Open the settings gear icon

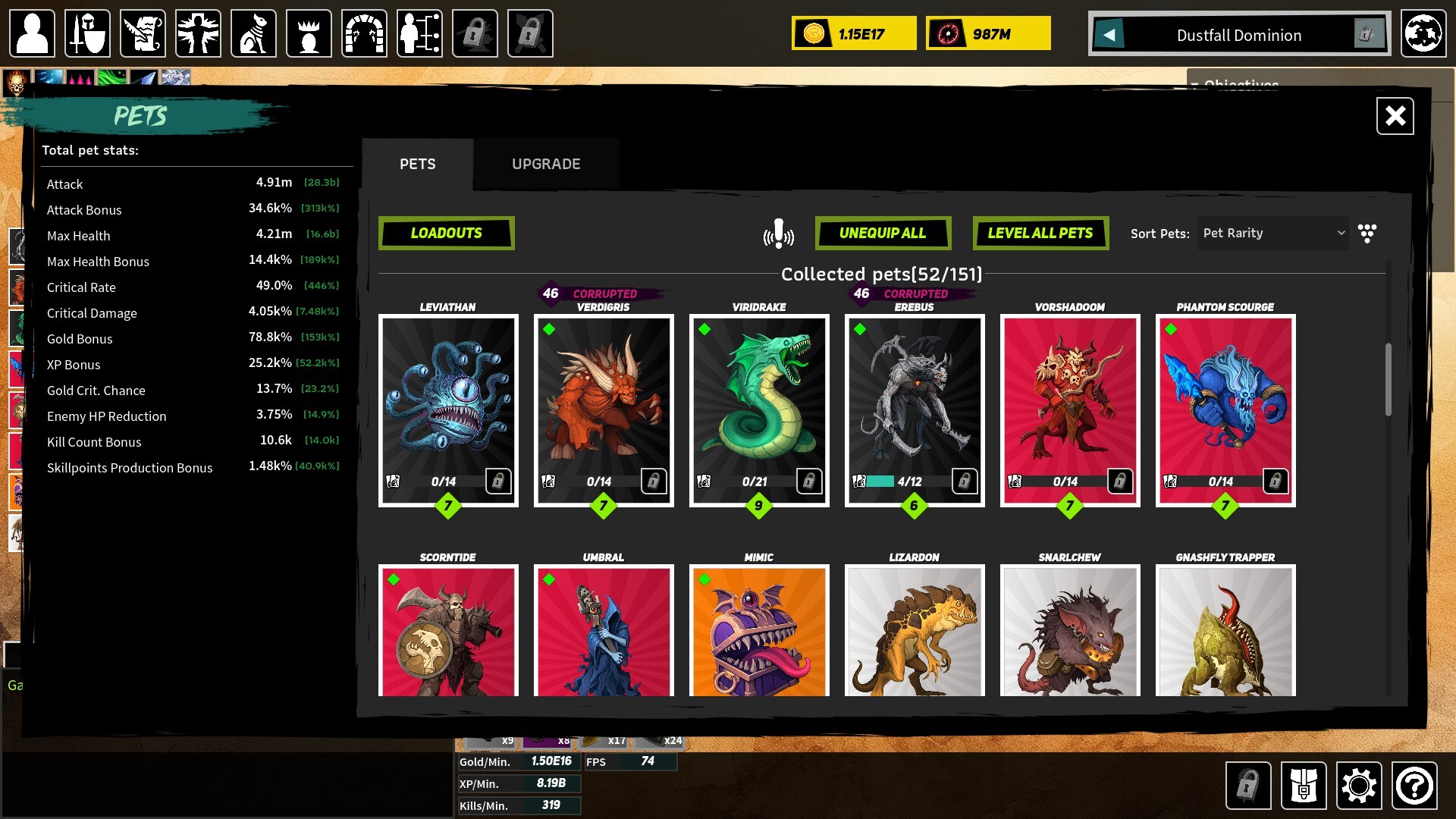tap(1358, 786)
